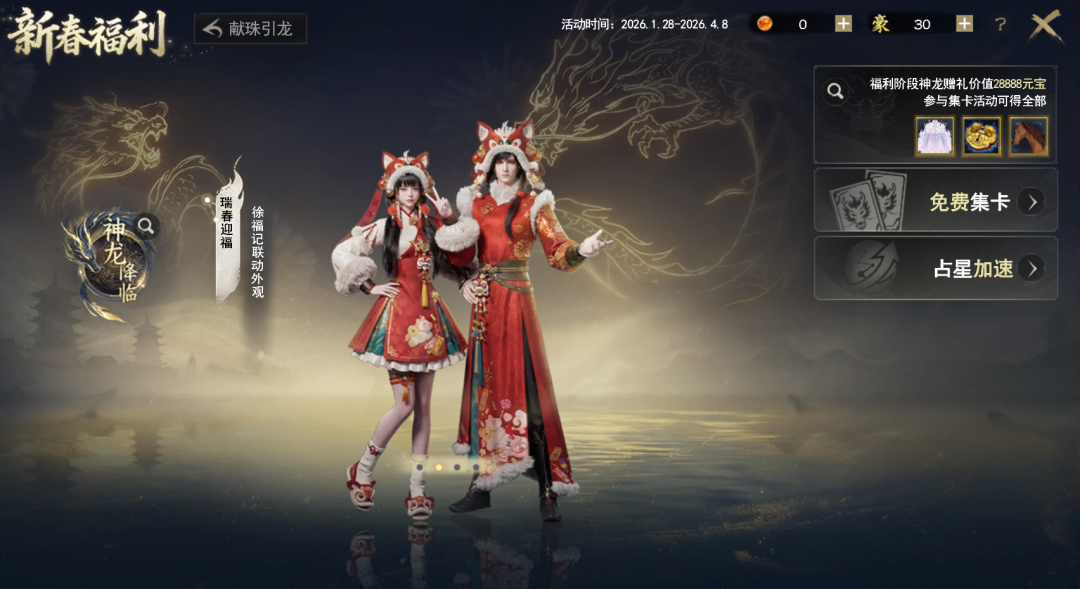Viewport: 1080px width, 589px height.
Task: Add more orange dragon pearl currency
Action: (843, 24)
